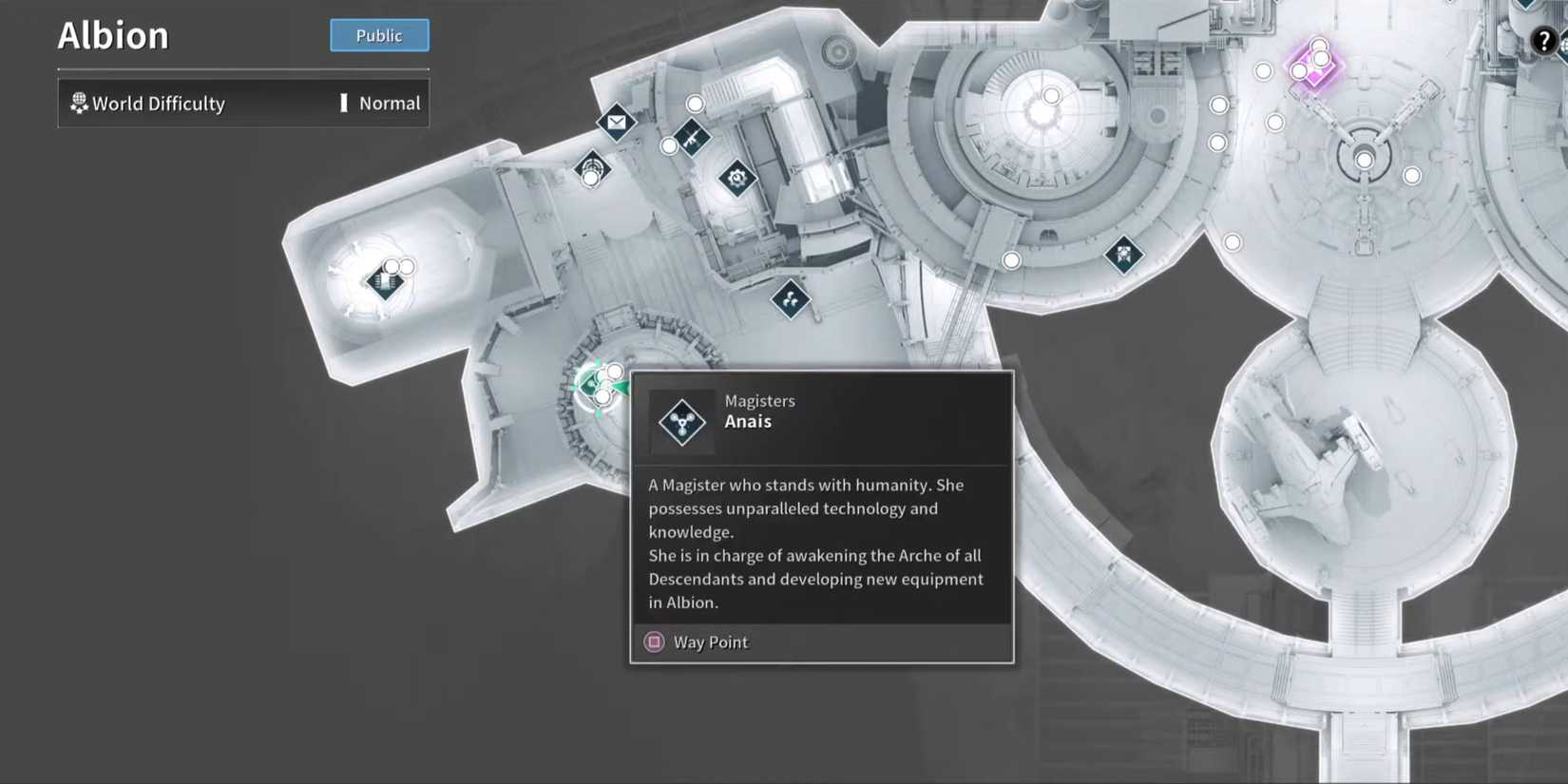Click the green arrow marker beside Anais
The width and height of the screenshot is (1568, 784).
tap(623, 386)
